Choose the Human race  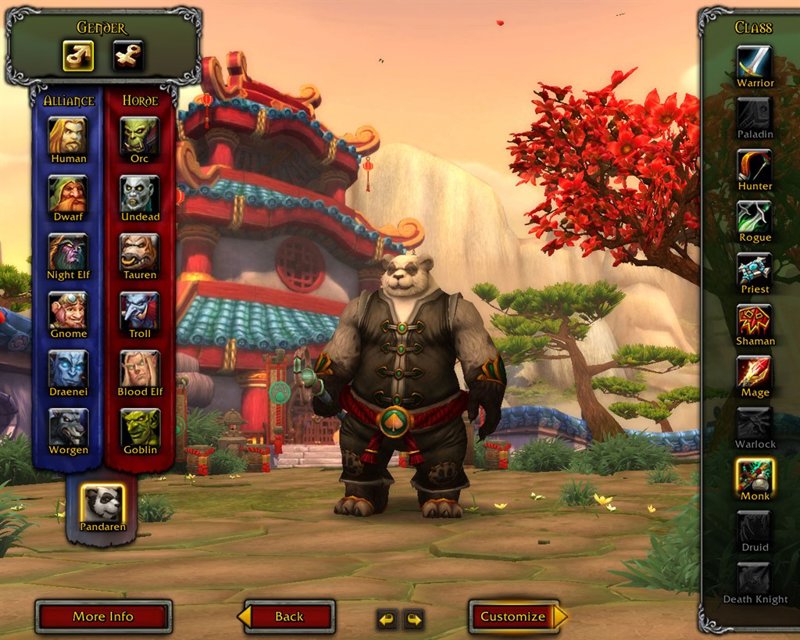[x=68, y=135]
